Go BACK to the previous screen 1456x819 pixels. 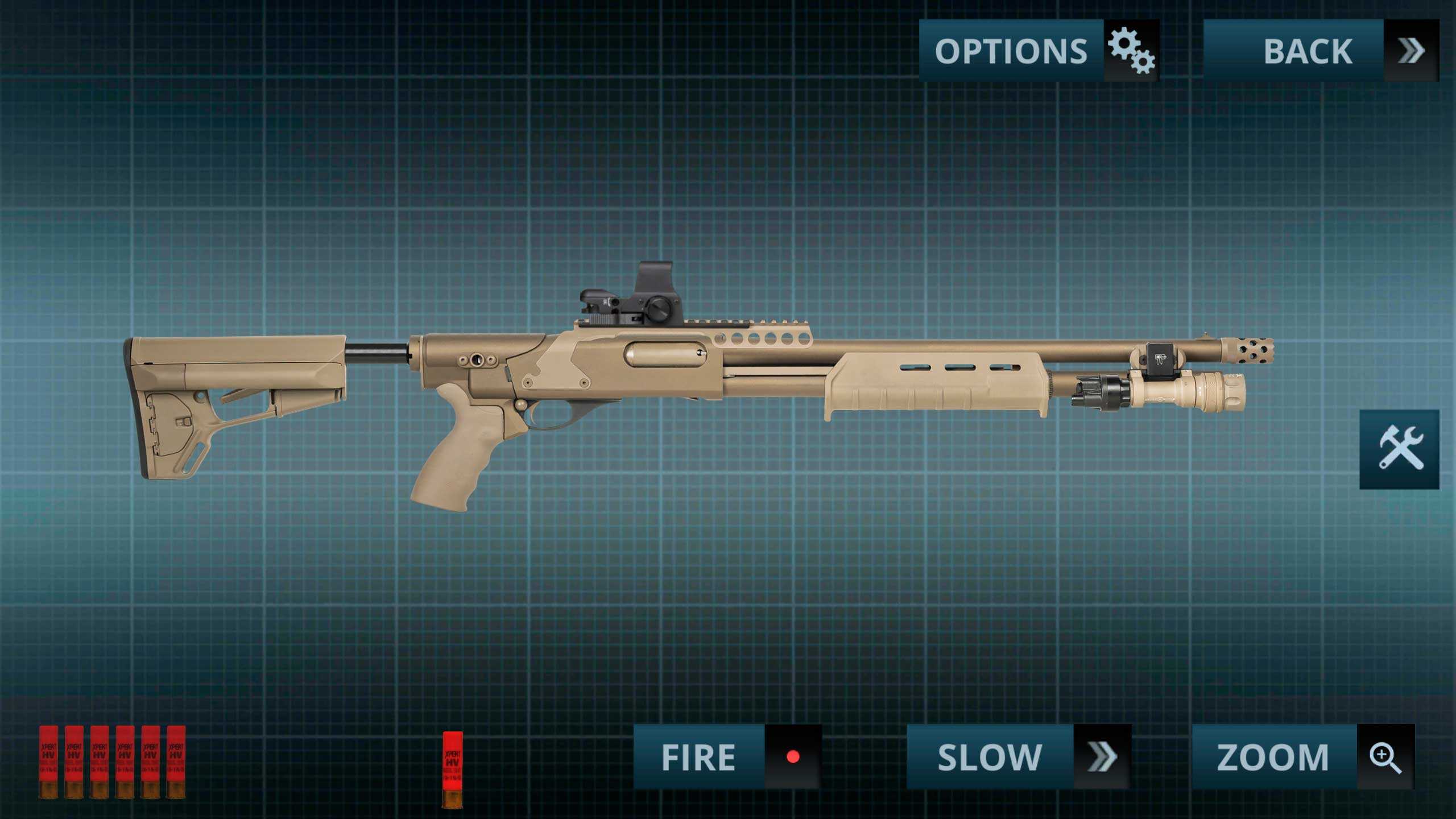point(1320,51)
